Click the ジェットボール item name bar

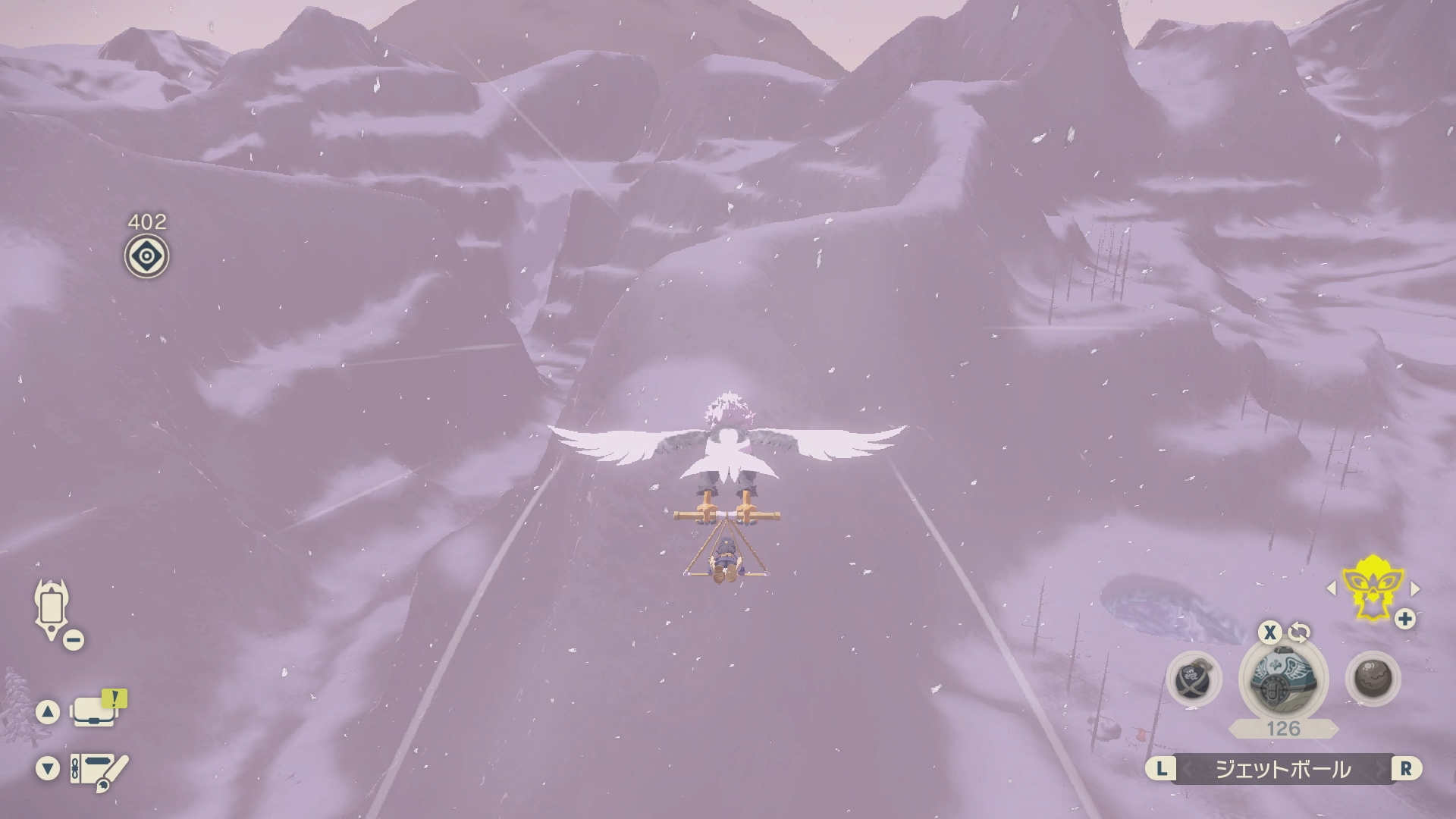tap(1283, 769)
